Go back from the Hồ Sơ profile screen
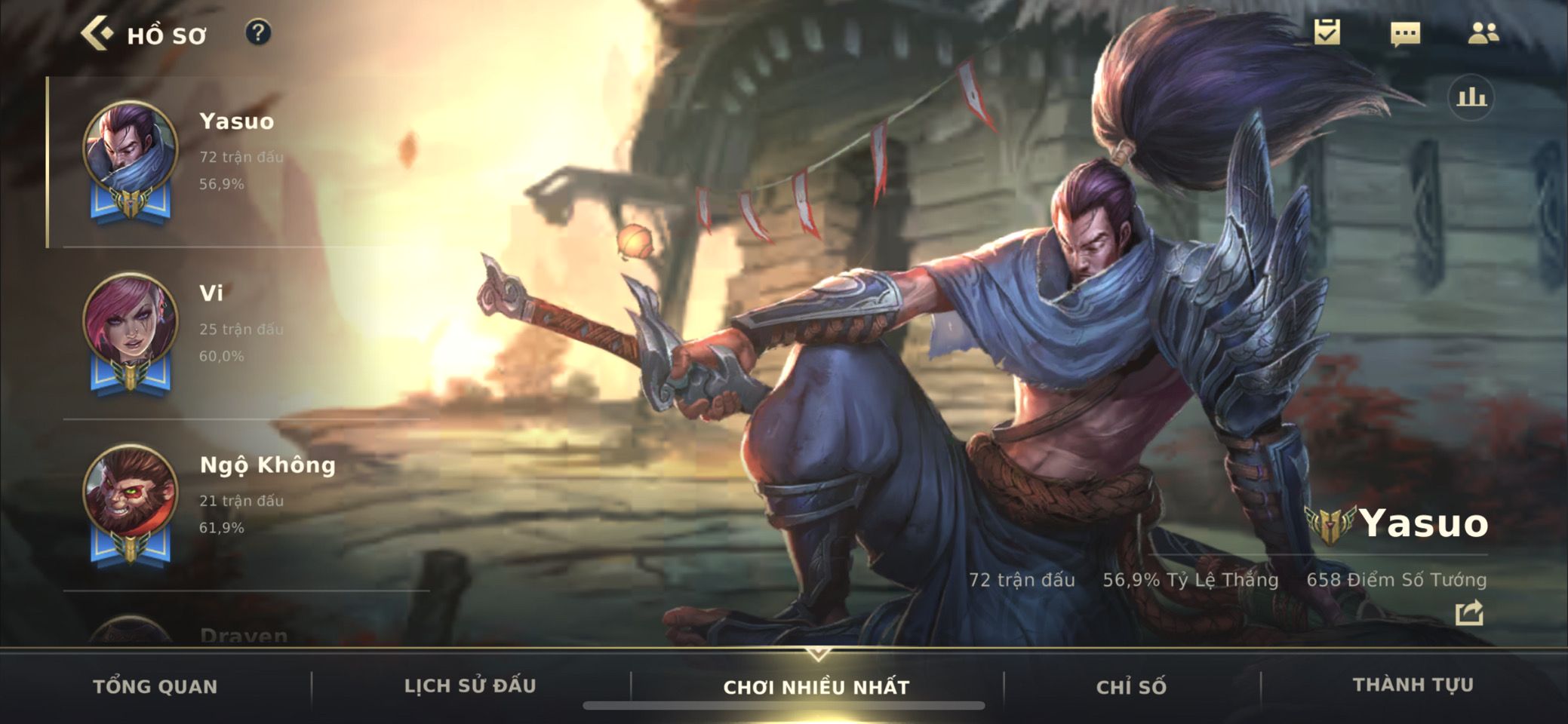The image size is (1568, 724). (98, 34)
